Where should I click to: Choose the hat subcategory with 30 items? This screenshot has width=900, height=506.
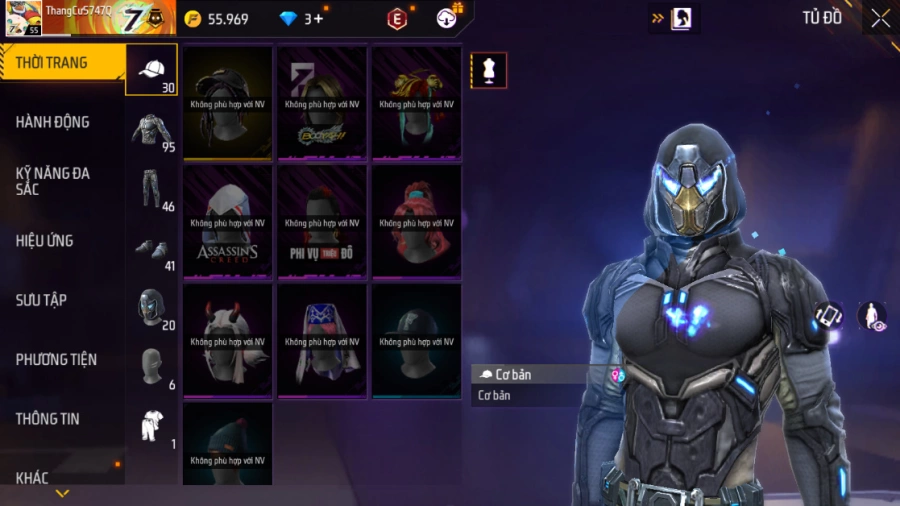[152, 70]
